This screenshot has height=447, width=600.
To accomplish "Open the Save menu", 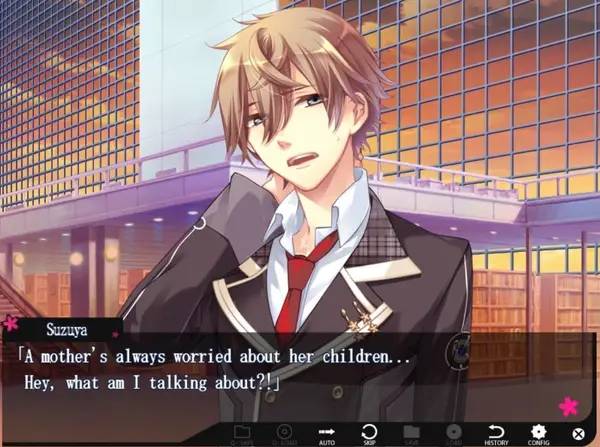I will pos(411,432).
